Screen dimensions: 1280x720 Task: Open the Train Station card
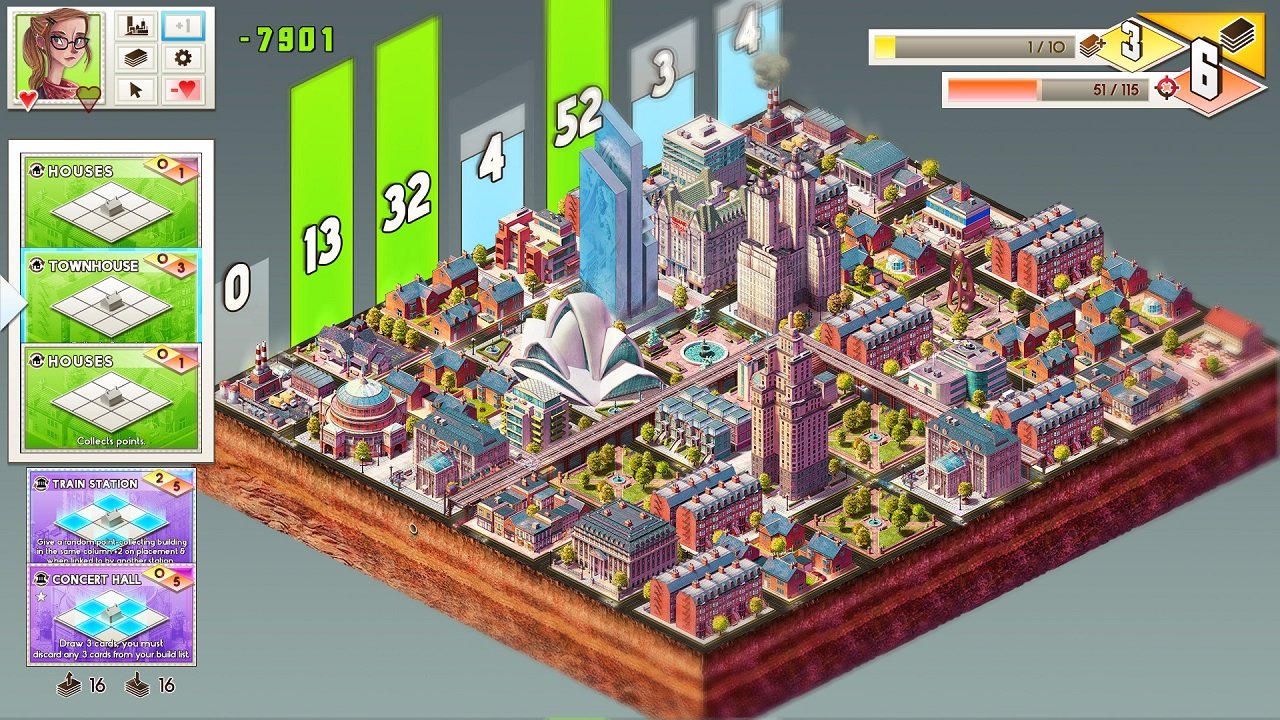click(x=110, y=515)
